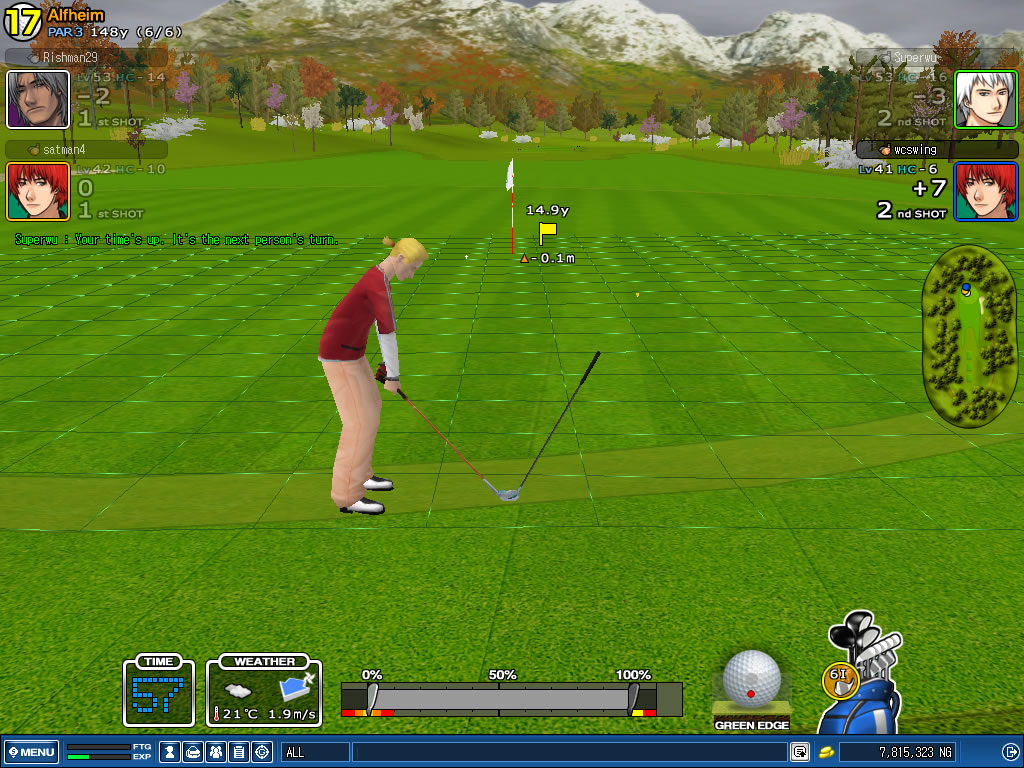This screenshot has height=768, width=1024.
Task: Open the ALL chat channel selector
Action: (x=314, y=752)
